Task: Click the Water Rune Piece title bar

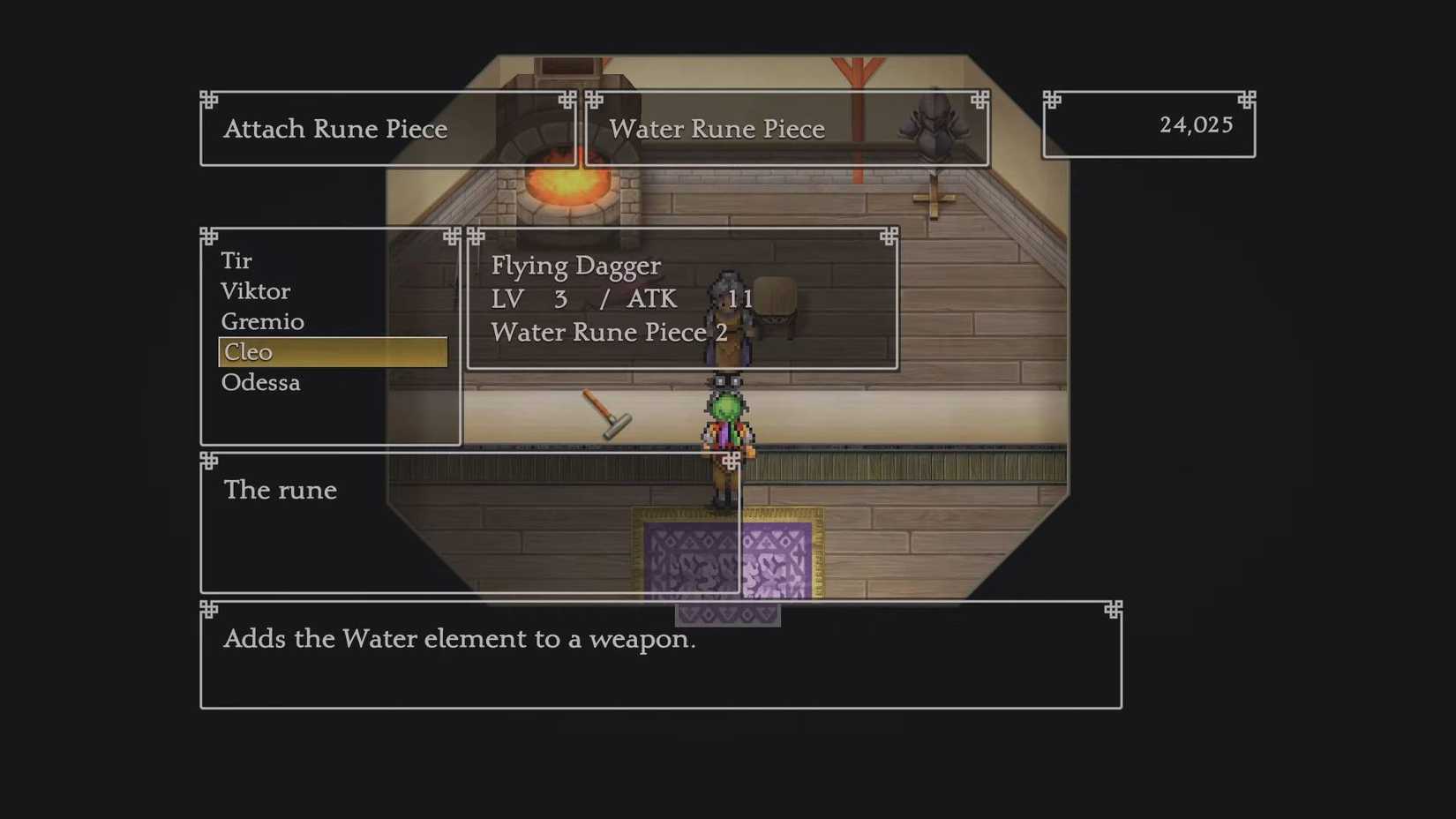Action: click(x=717, y=129)
